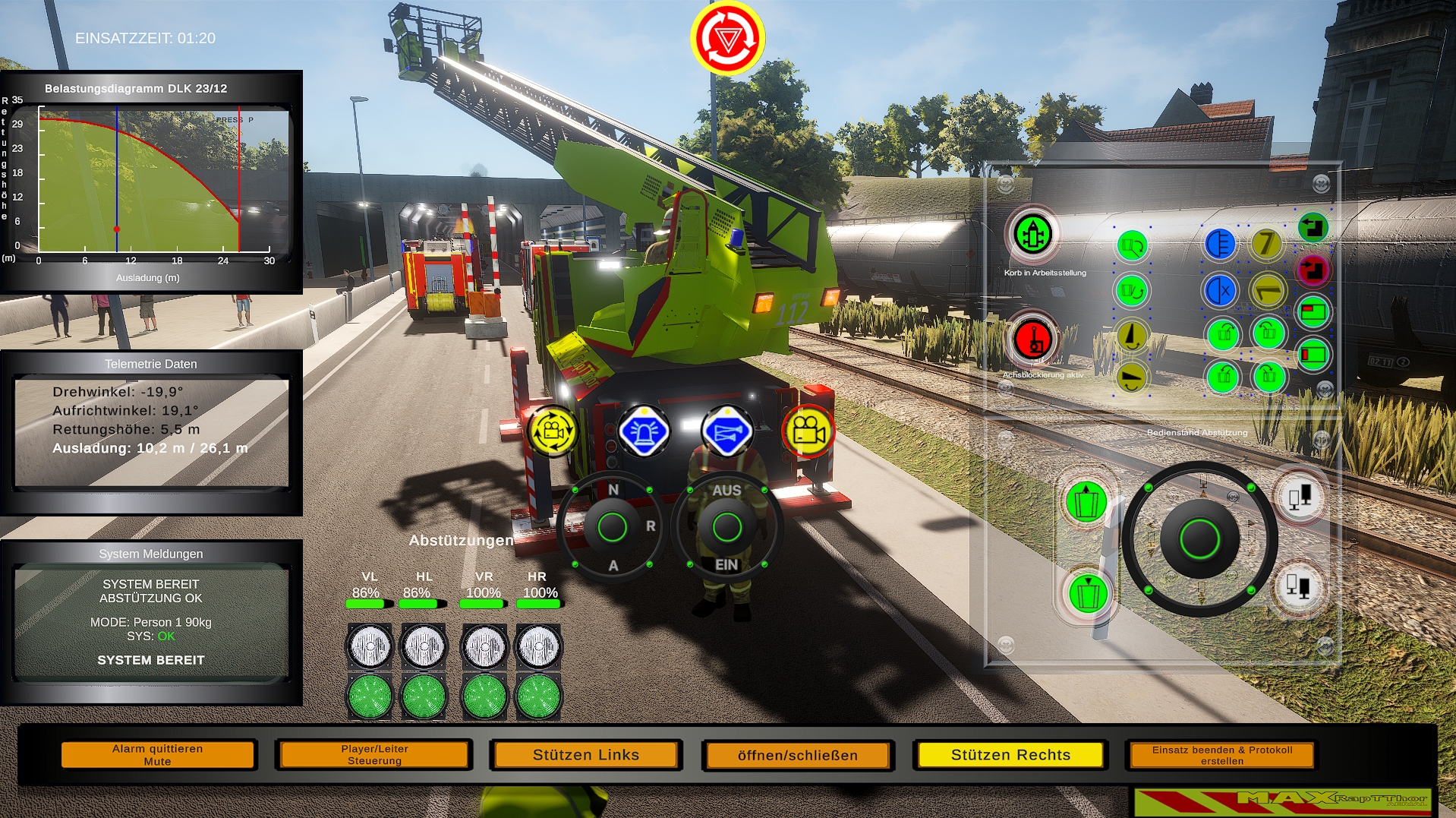Click the Bedienstand Abstützung joystick center
Image resolution: width=1456 pixels, height=818 pixels.
tap(1199, 539)
